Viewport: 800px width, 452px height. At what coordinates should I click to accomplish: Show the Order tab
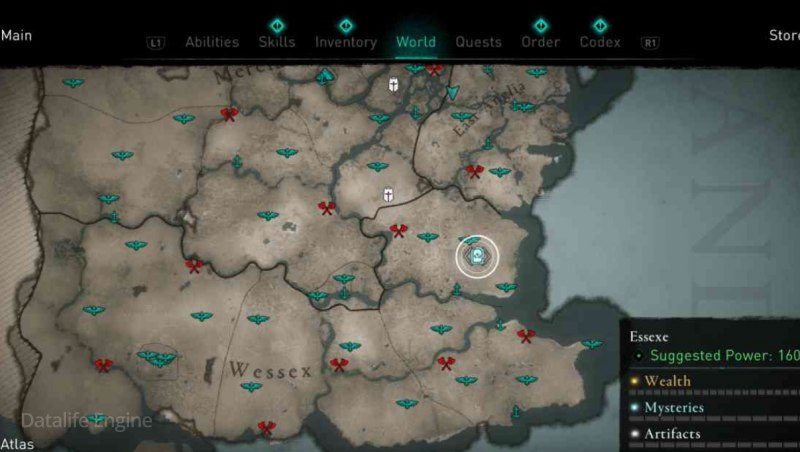540,42
